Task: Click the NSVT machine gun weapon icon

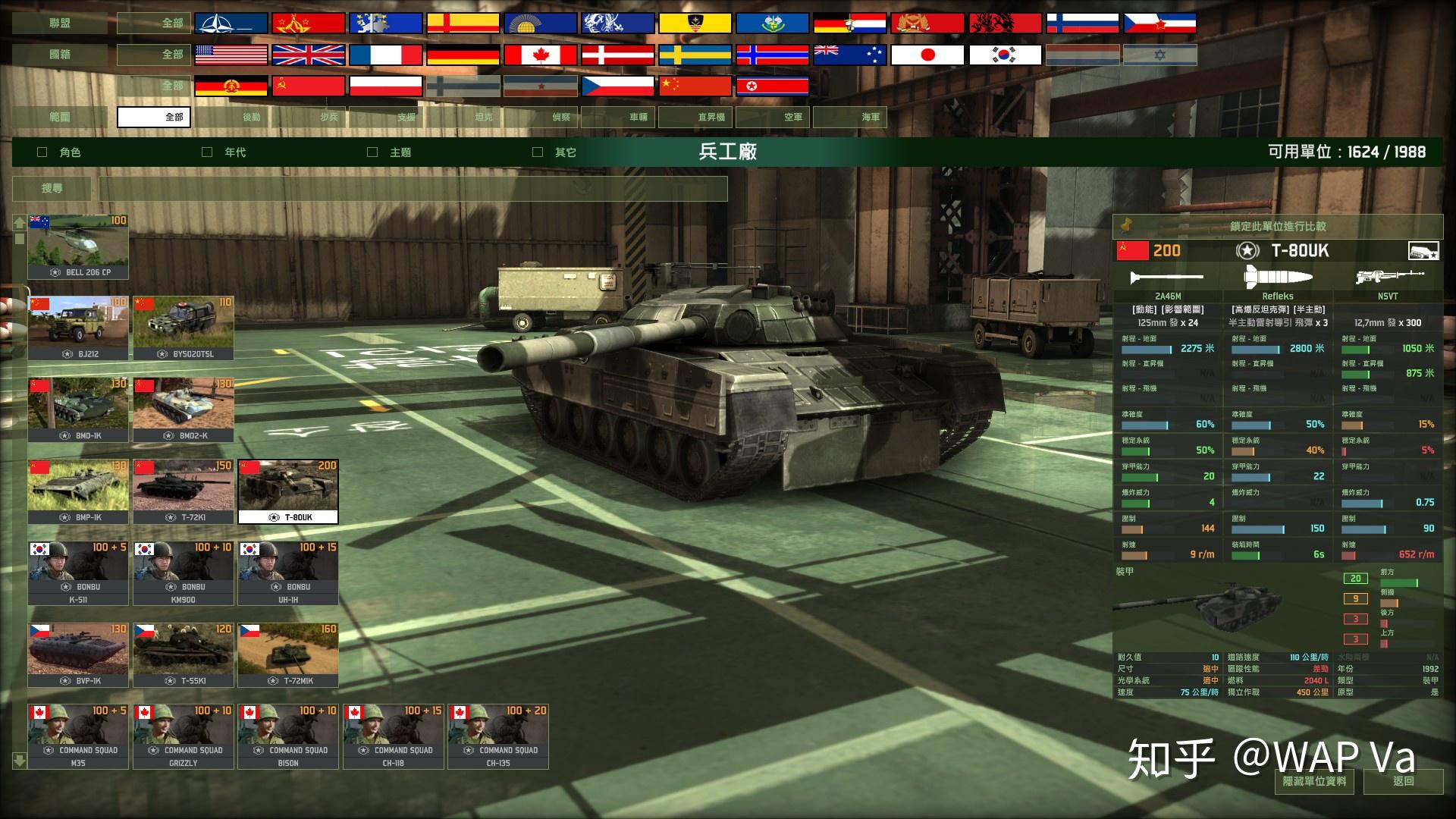Action: [x=1388, y=277]
